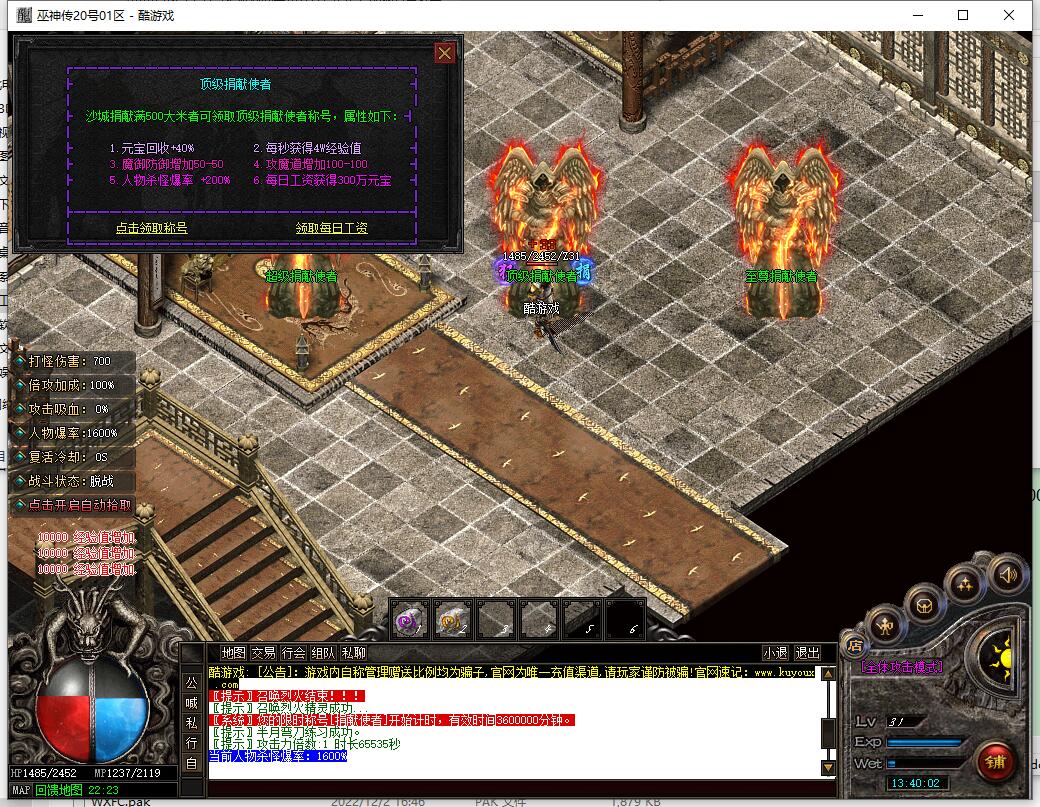
Task: Collect daily wages with 领取每日工资
Action: click(331, 228)
